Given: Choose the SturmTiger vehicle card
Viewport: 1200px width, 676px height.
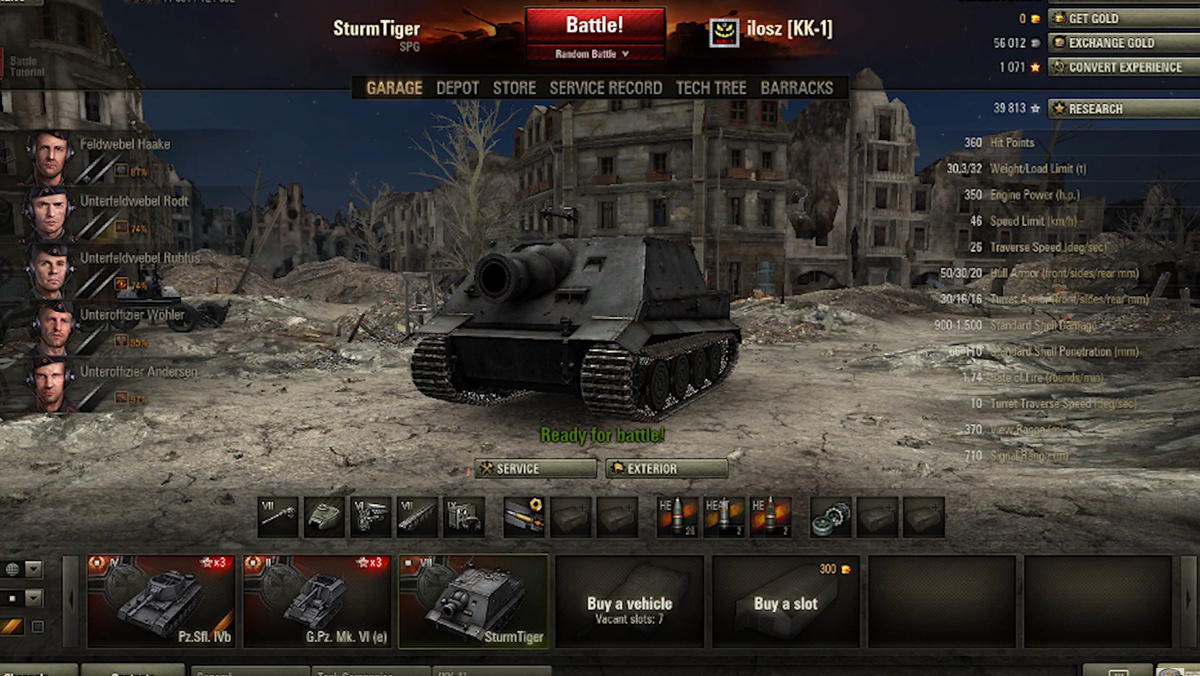Looking at the screenshot, I should [473, 601].
